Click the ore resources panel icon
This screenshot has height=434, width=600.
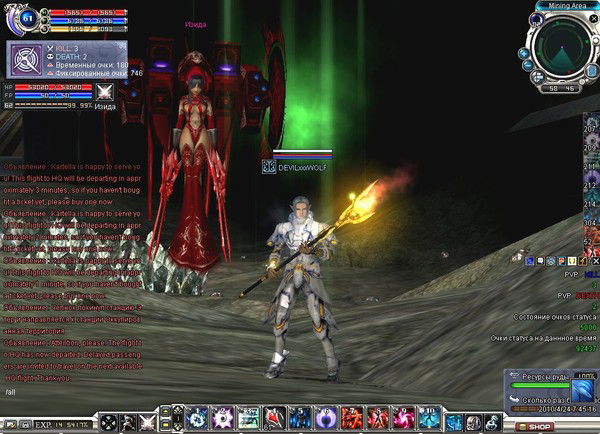[x=581, y=389]
